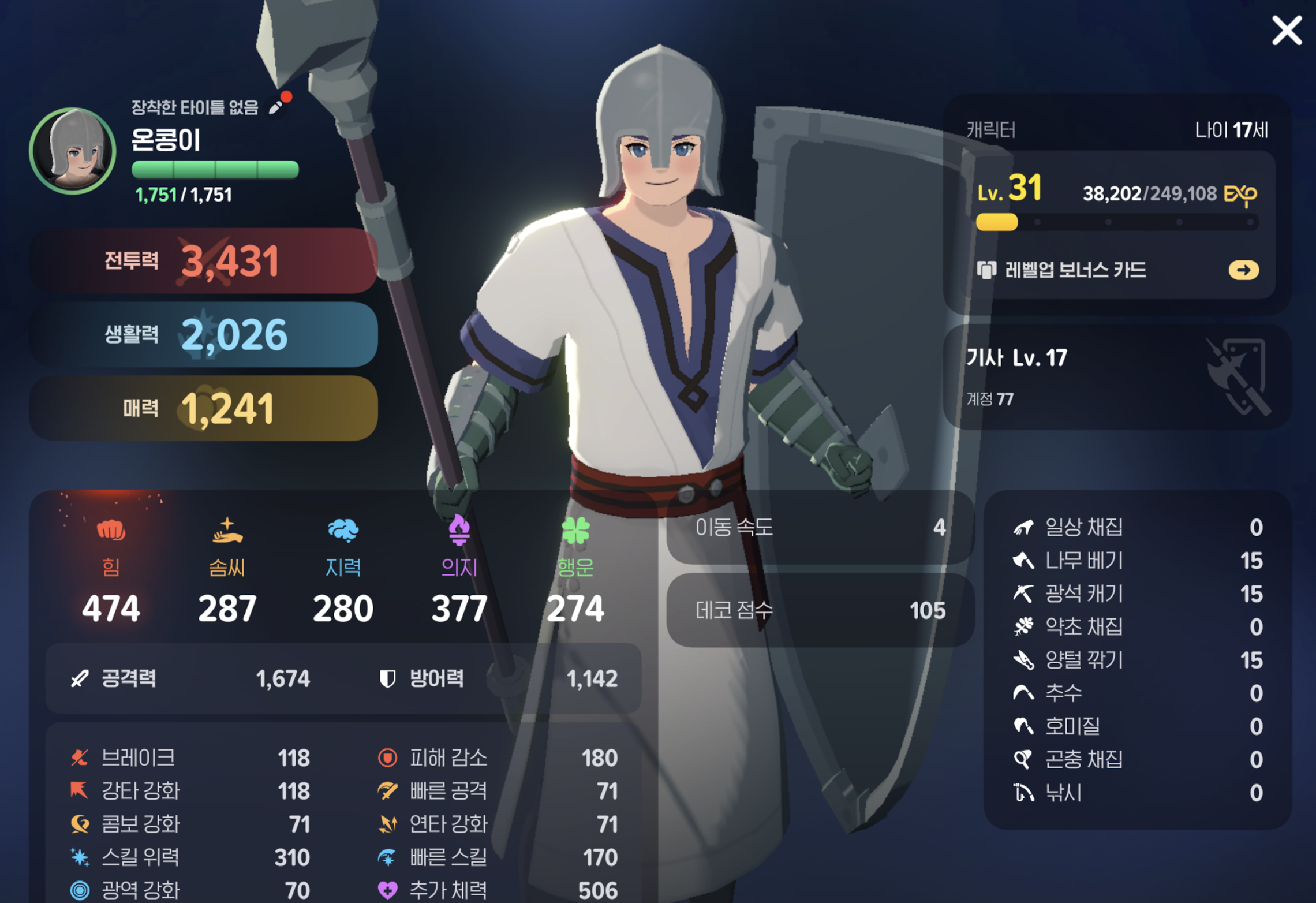Show the decoration score row
The image size is (1316, 903).
tap(820, 610)
